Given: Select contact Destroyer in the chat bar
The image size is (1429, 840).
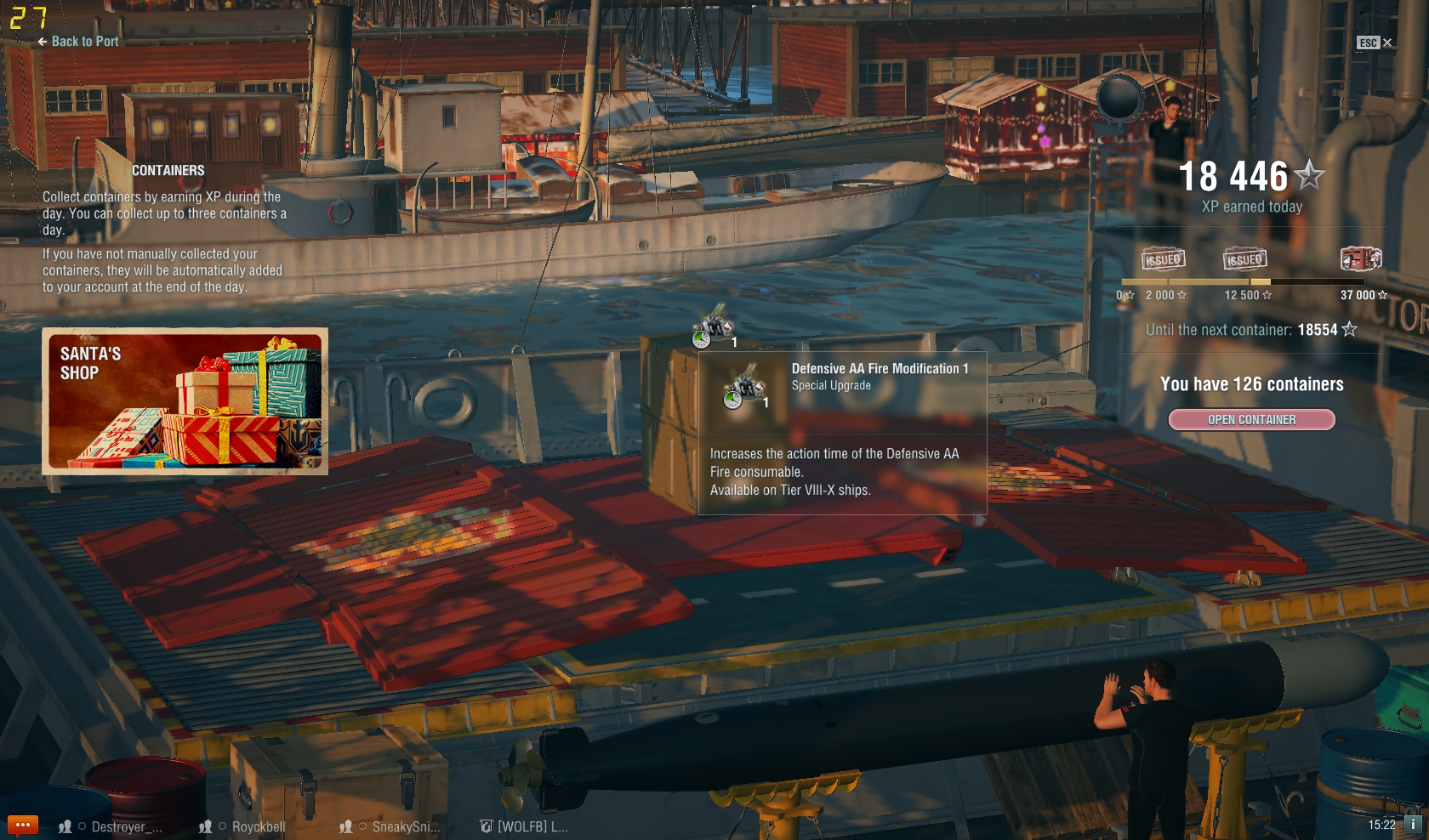Looking at the screenshot, I should (111, 826).
